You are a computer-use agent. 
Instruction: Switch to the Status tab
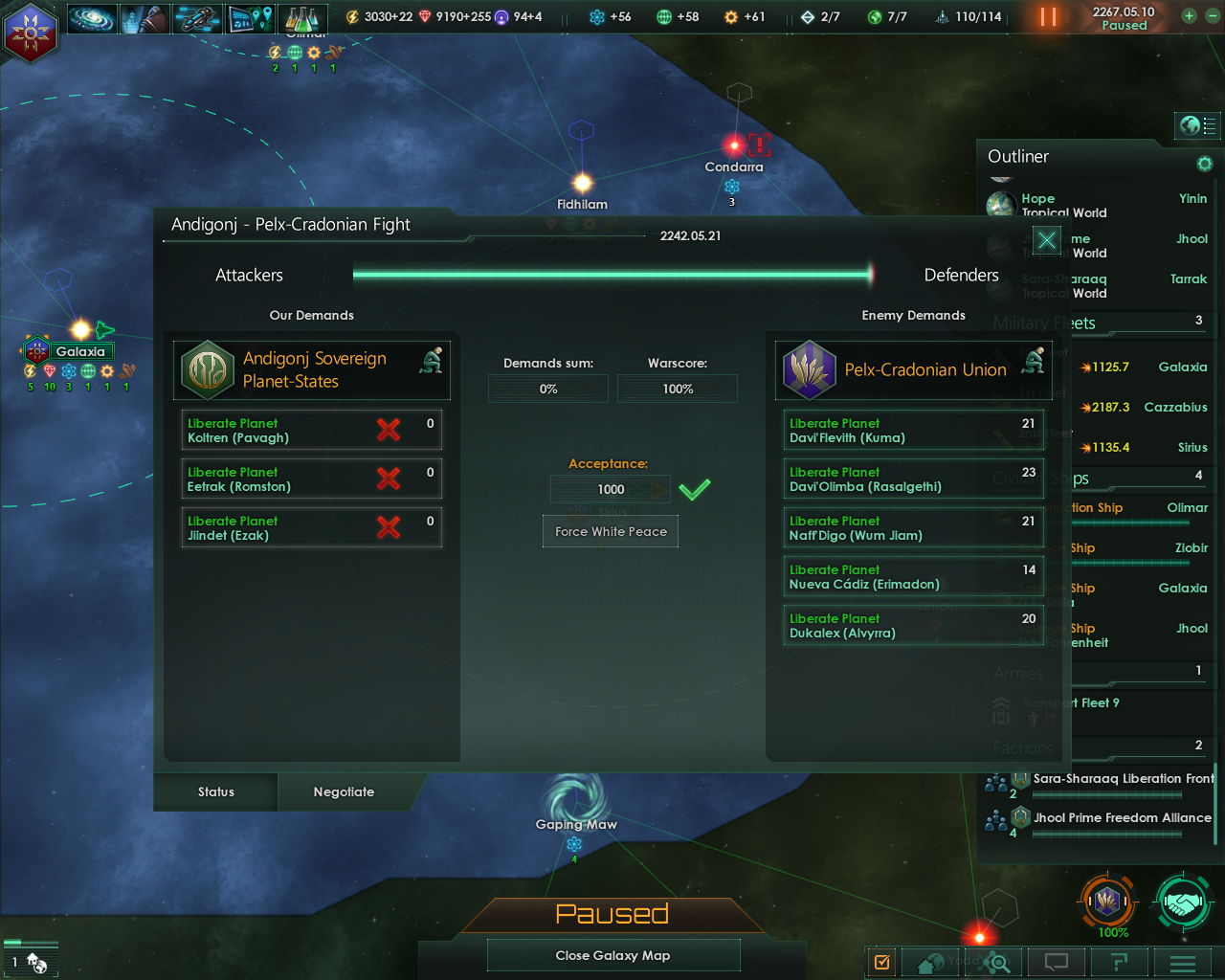pyautogui.click(x=215, y=791)
